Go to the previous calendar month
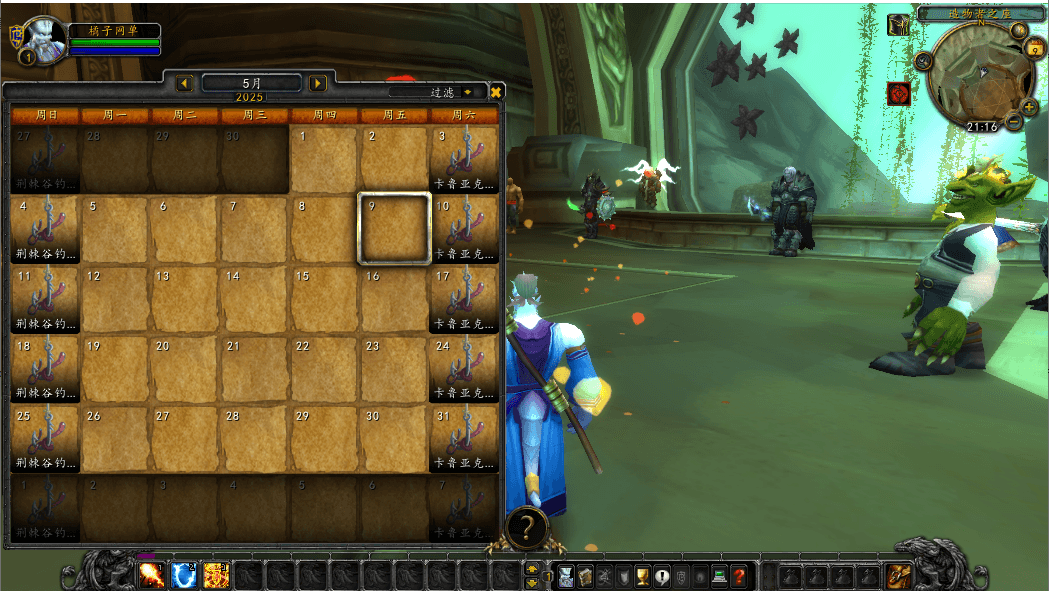 pyautogui.click(x=185, y=83)
